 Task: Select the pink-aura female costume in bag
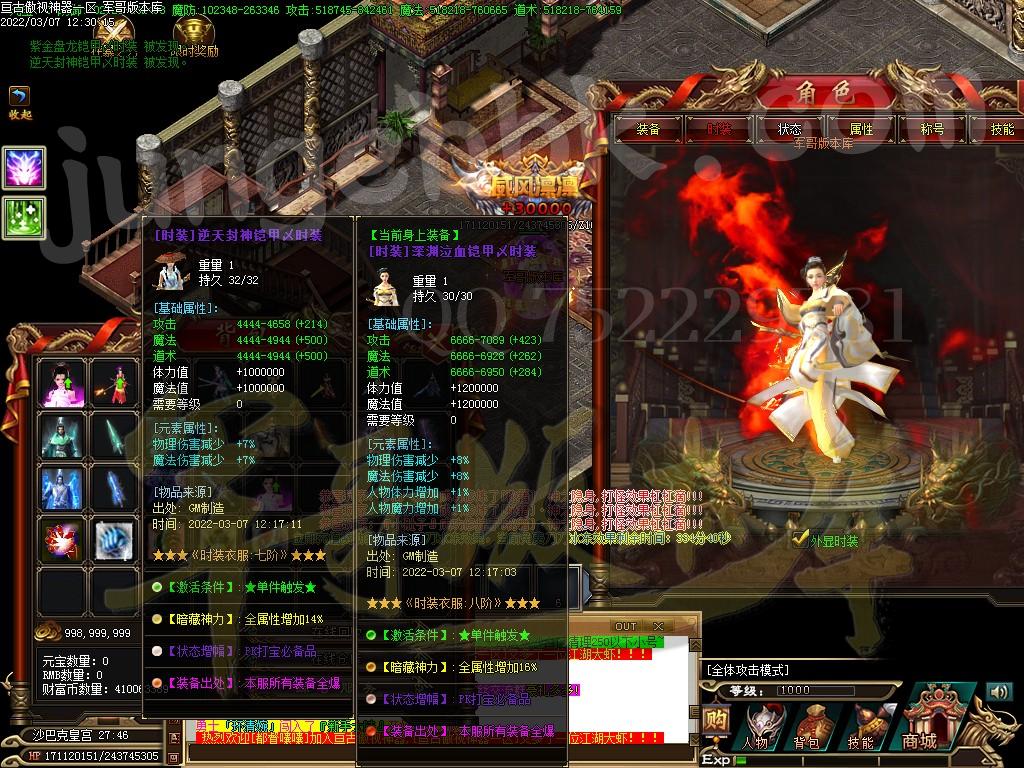pyautogui.click(x=60, y=384)
